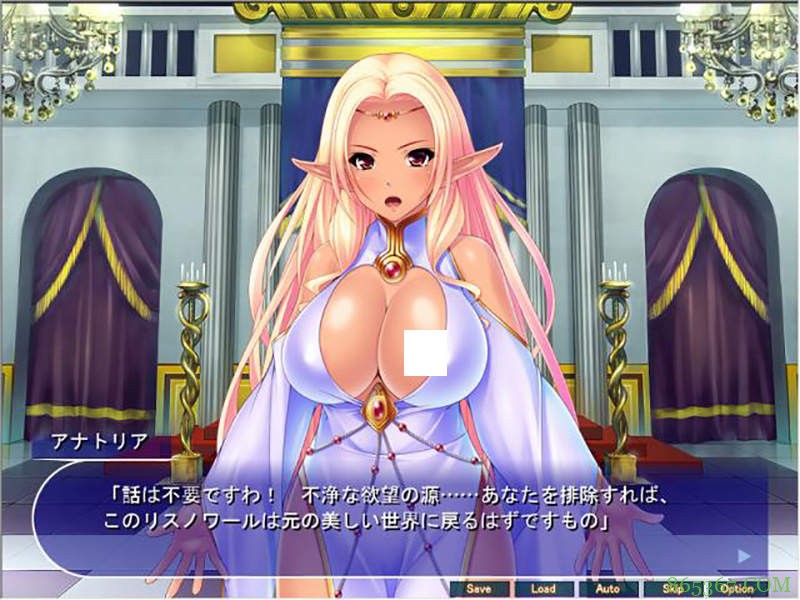Open the Save menu
800x600 pixels.
(x=479, y=589)
